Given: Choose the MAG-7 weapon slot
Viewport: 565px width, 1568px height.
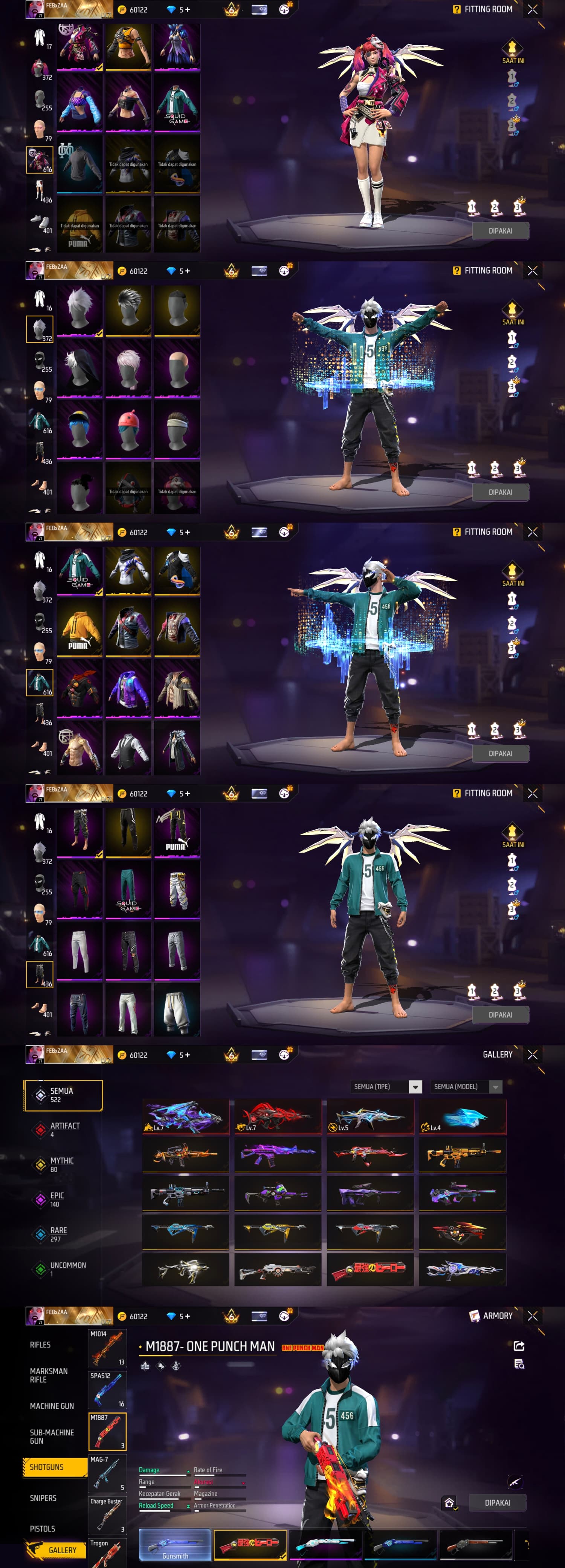Looking at the screenshot, I should (108, 1474).
